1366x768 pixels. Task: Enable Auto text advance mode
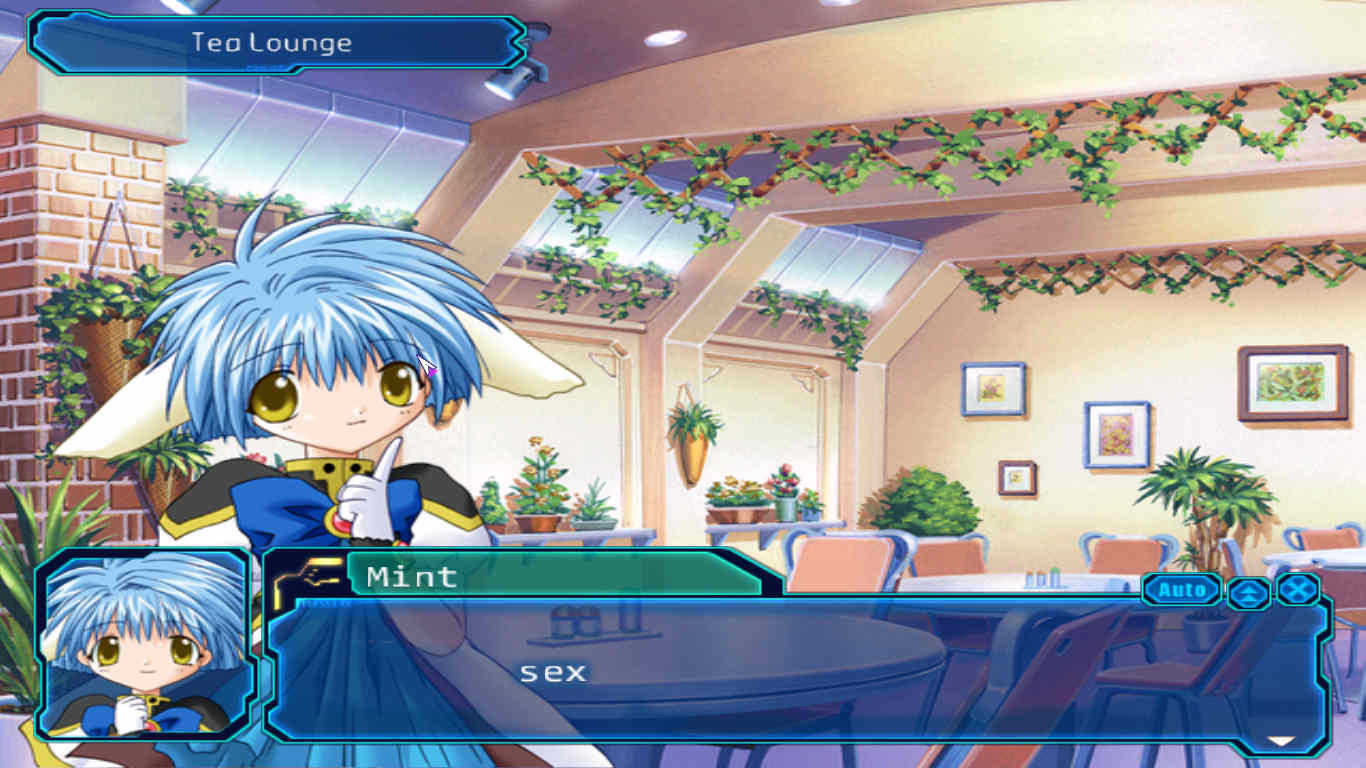1182,590
